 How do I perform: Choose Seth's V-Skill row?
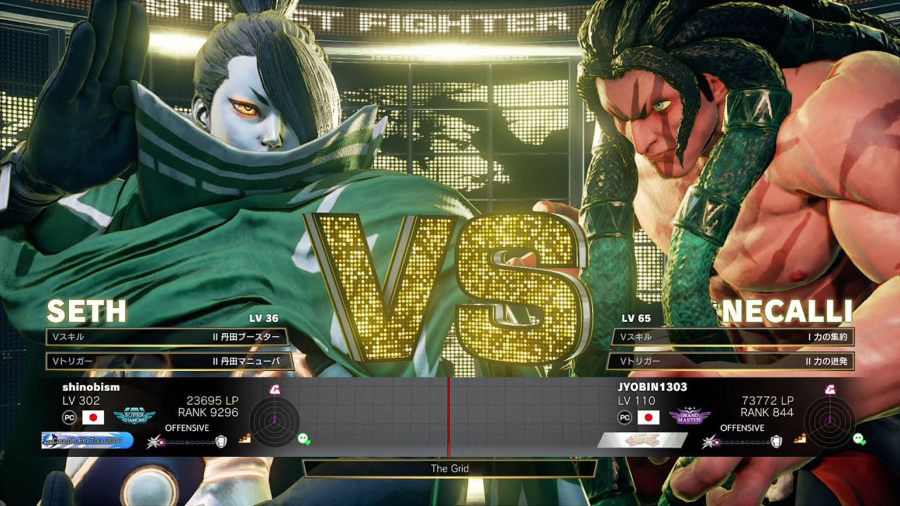click(x=169, y=337)
